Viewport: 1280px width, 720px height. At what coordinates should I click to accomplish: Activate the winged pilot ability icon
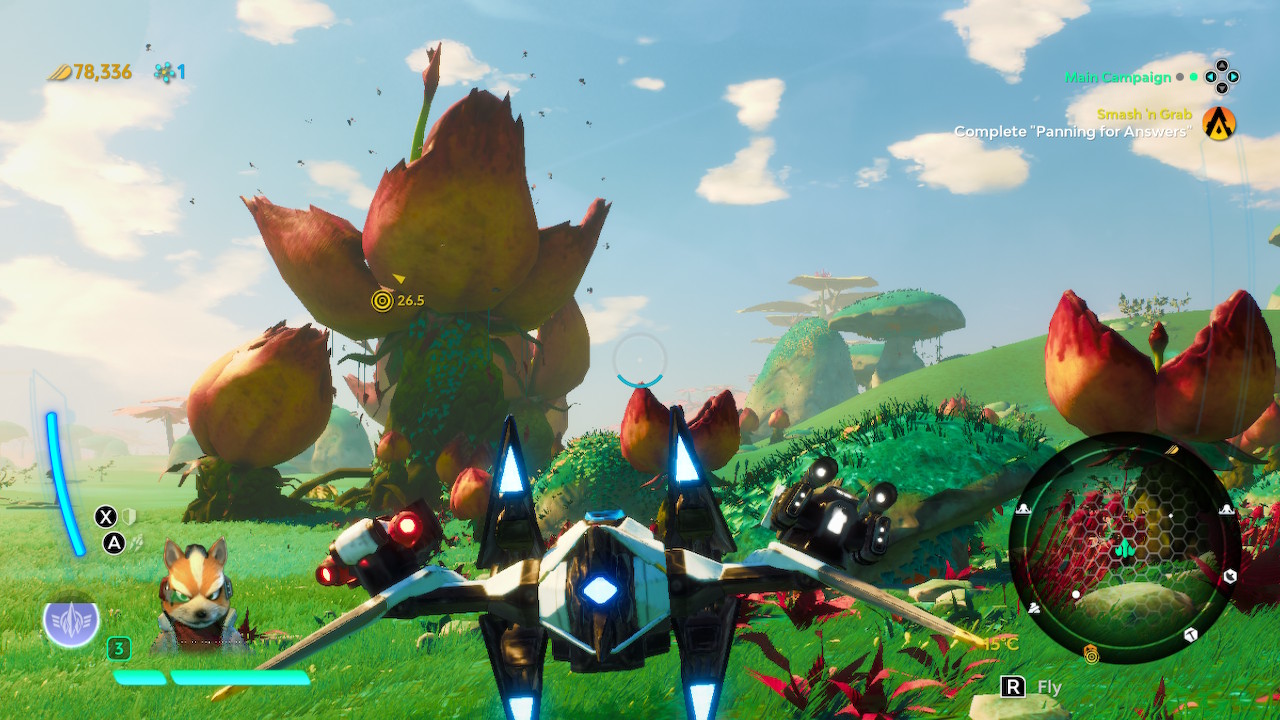[71, 622]
